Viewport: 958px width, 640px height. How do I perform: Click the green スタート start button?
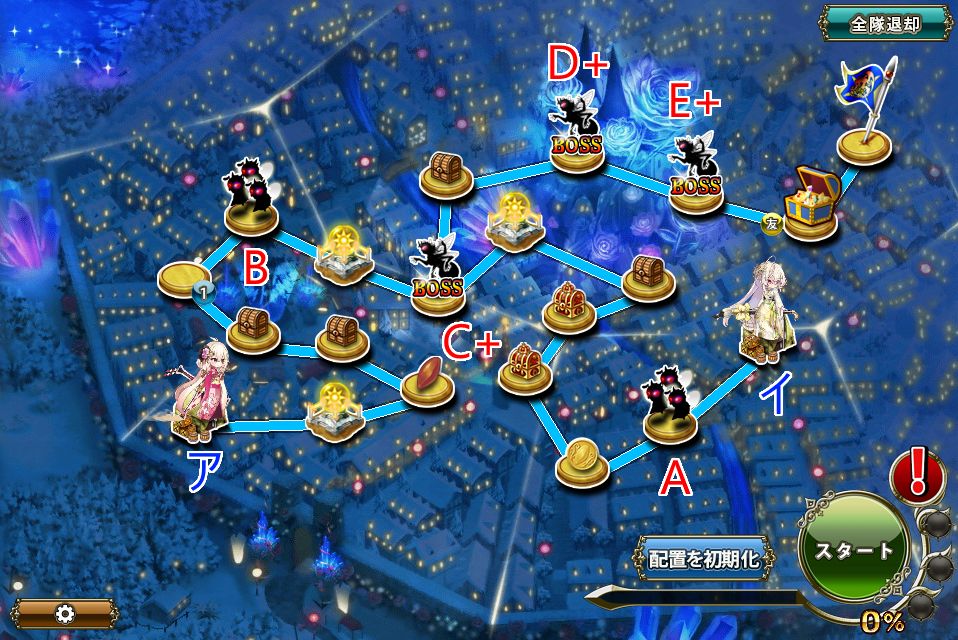(853, 551)
